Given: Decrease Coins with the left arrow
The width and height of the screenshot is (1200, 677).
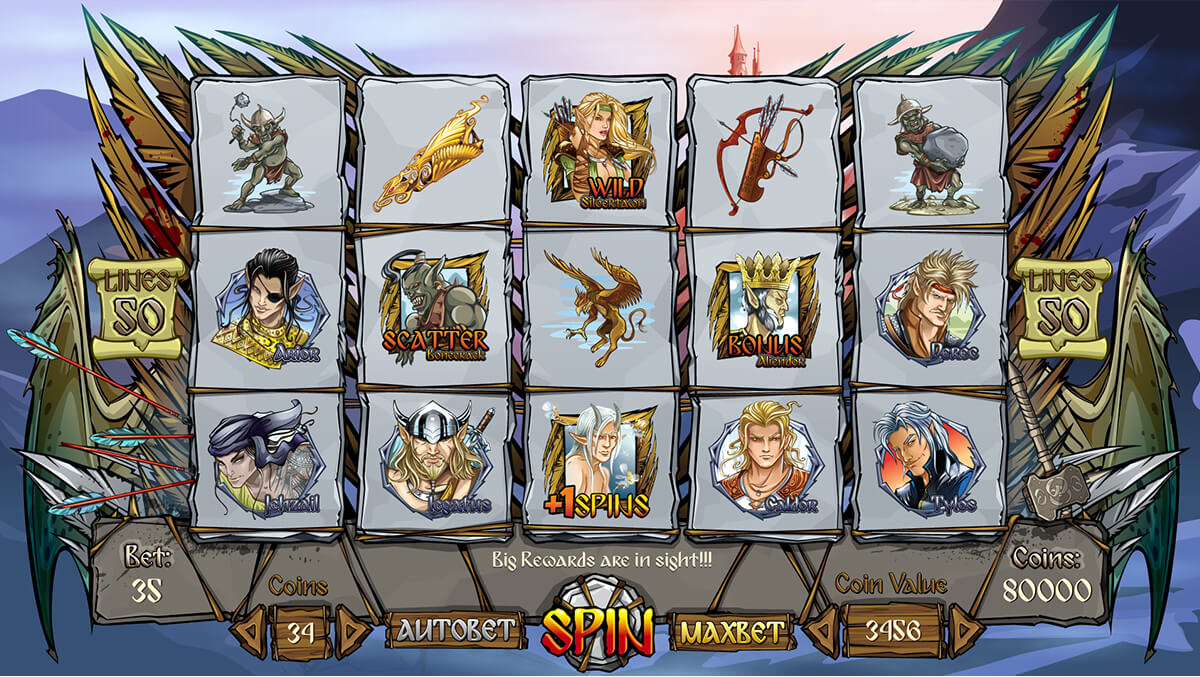Looking at the screenshot, I should [250, 631].
